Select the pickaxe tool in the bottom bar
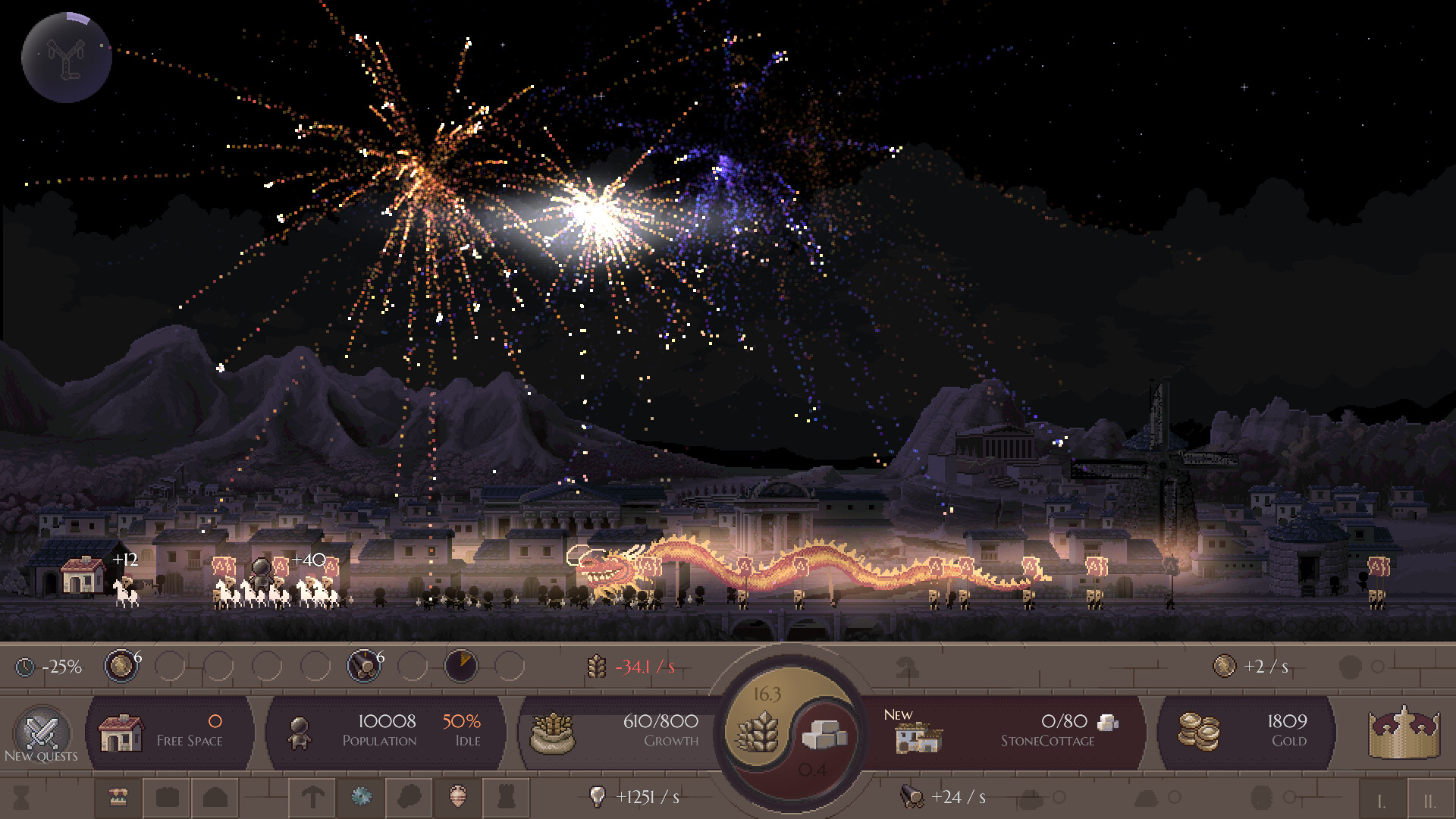Image resolution: width=1456 pixels, height=819 pixels. [x=313, y=798]
